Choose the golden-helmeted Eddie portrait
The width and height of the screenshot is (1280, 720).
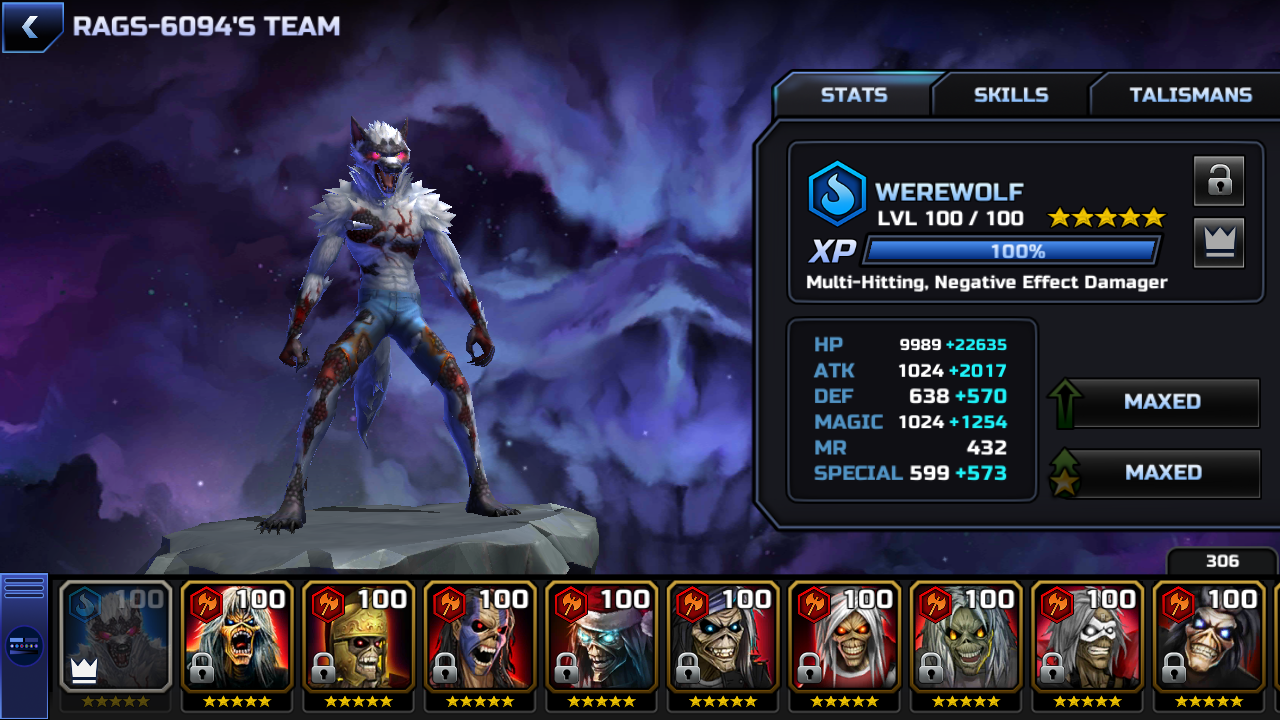[x=358, y=637]
